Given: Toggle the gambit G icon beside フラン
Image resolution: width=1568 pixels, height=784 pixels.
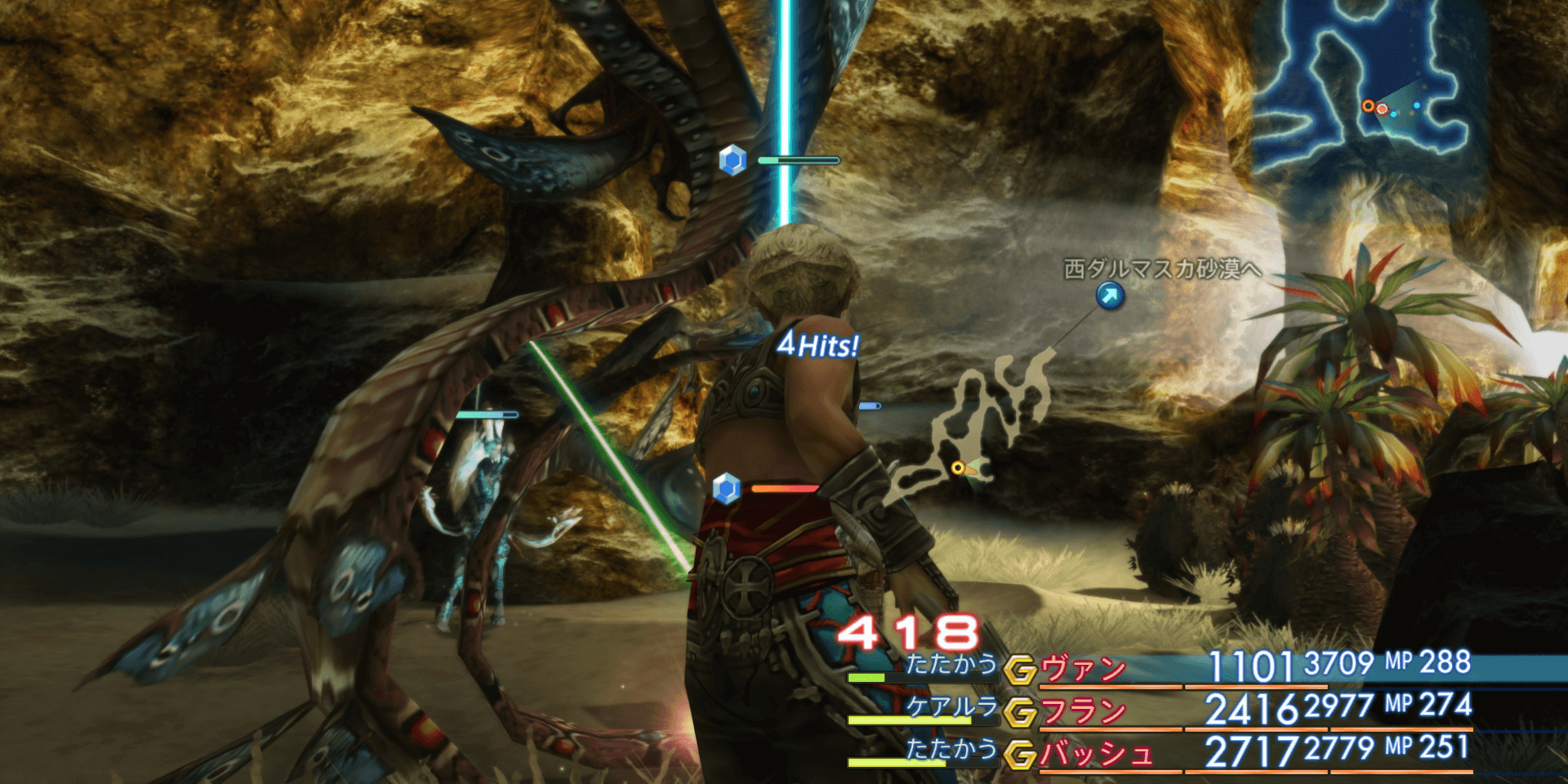Looking at the screenshot, I should click(x=1019, y=713).
